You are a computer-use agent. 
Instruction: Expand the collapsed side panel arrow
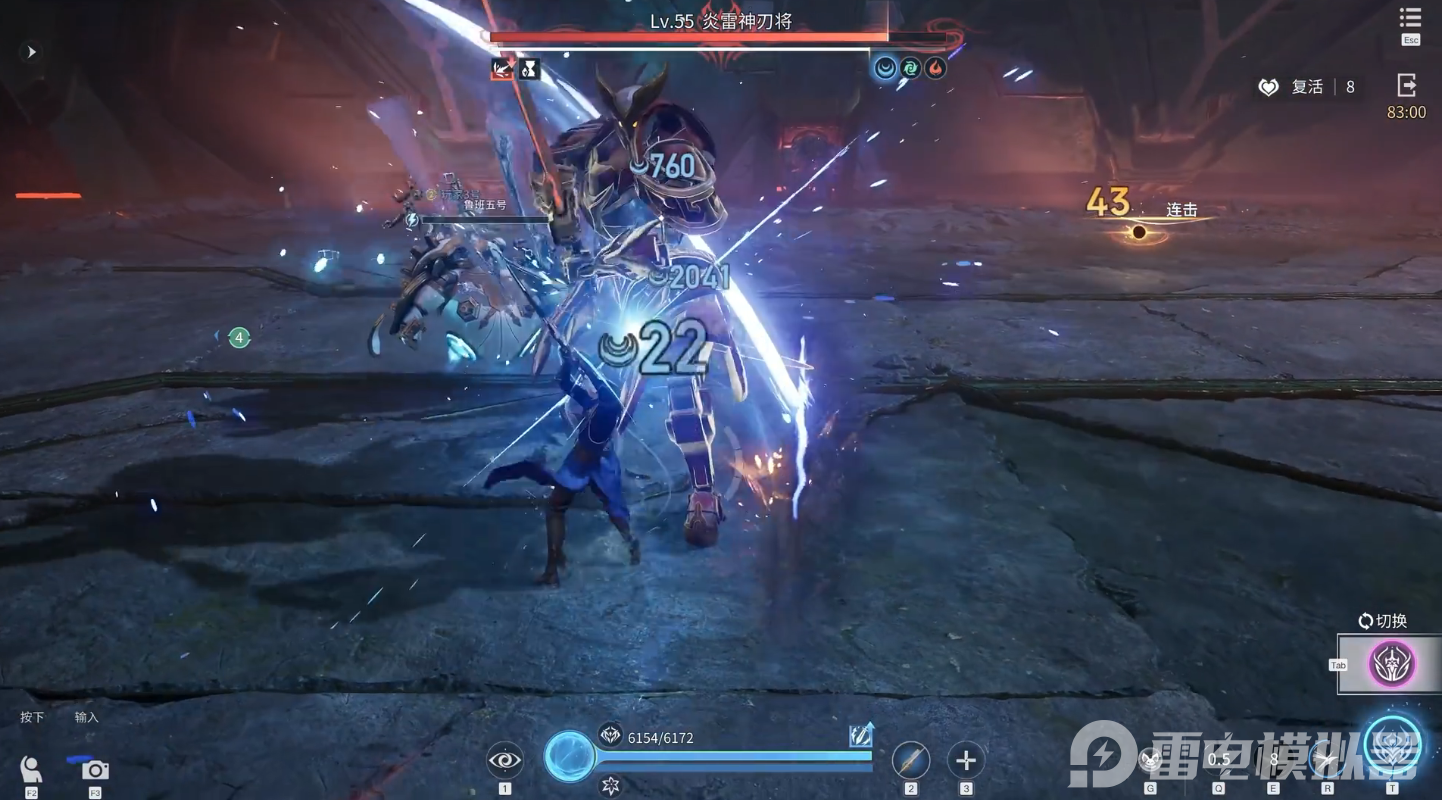tap(31, 52)
